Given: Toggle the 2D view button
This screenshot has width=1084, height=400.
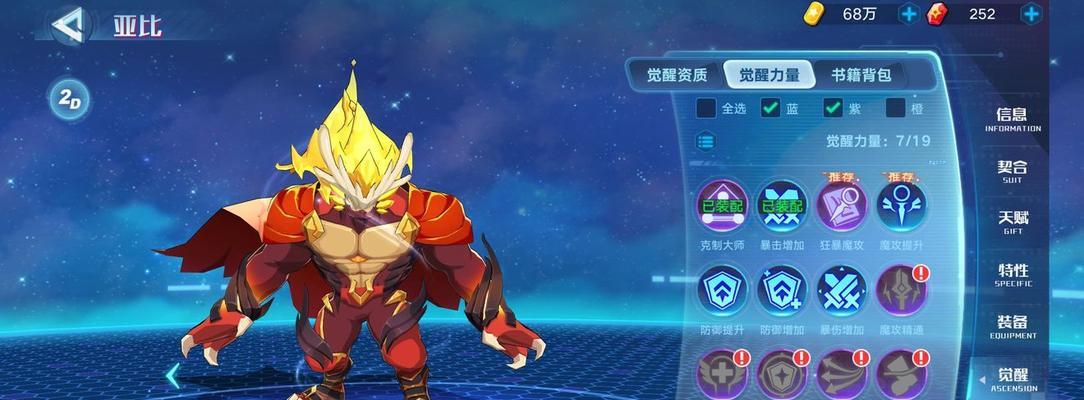Looking at the screenshot, I should pos(70,99).
